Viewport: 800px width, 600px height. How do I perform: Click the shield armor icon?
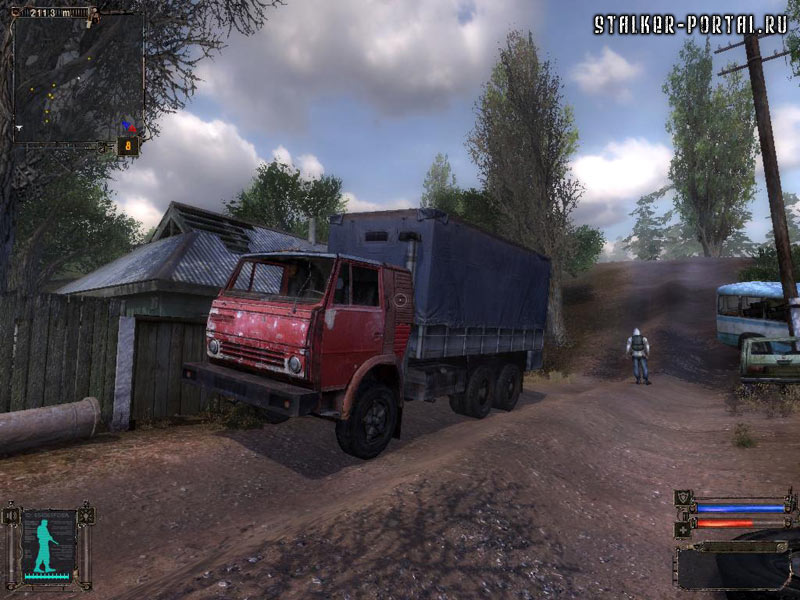click(x=684, y=498)
